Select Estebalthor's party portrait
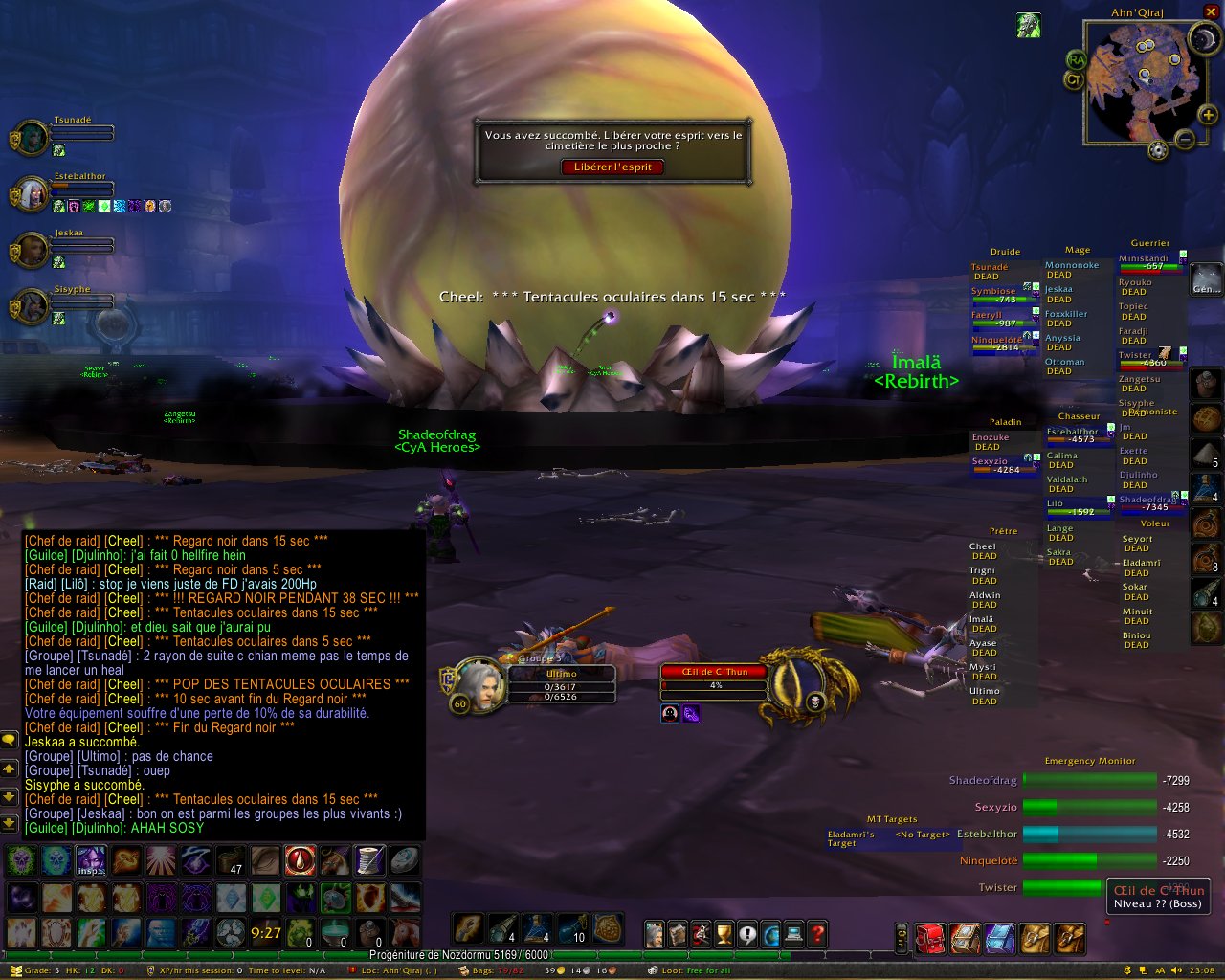Screen dimensions: 1225x980 [32, 194]
